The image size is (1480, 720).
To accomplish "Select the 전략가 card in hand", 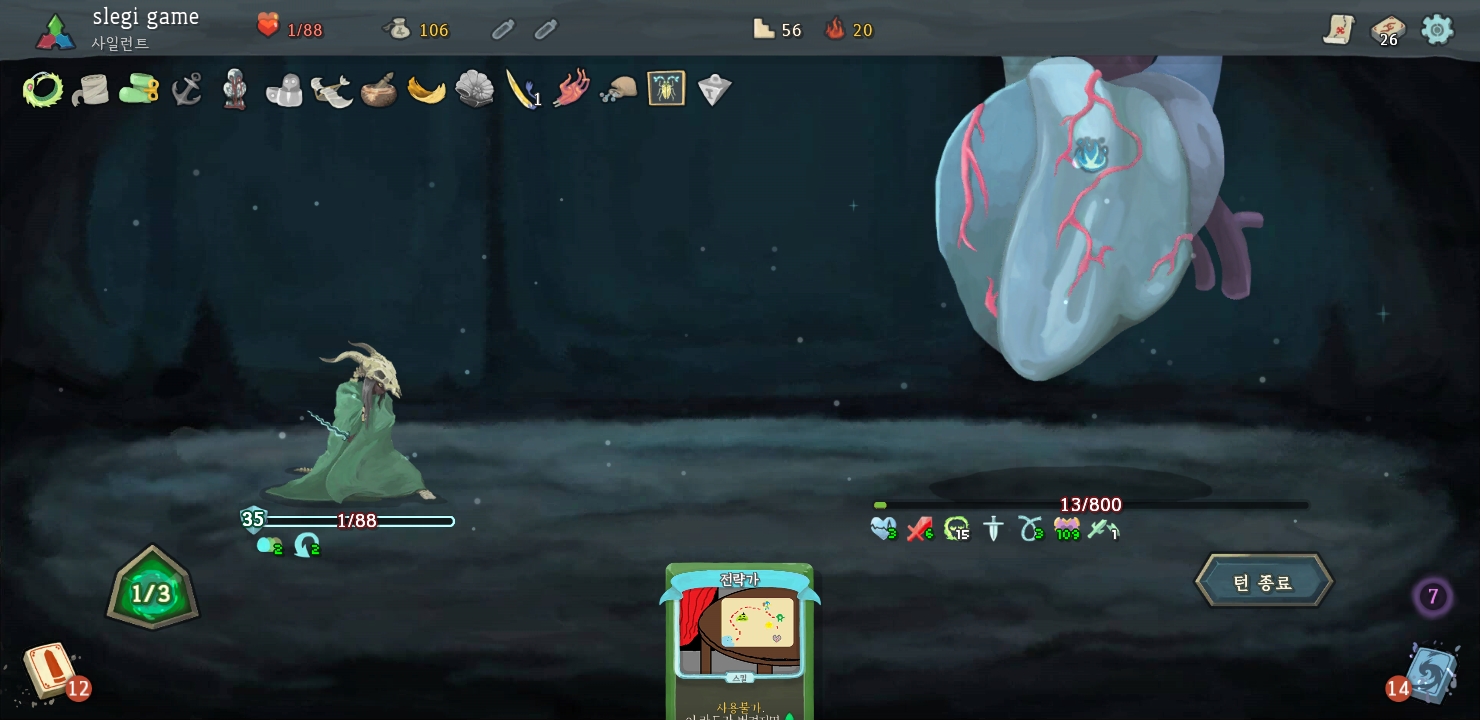I will [x=739, y=642].
